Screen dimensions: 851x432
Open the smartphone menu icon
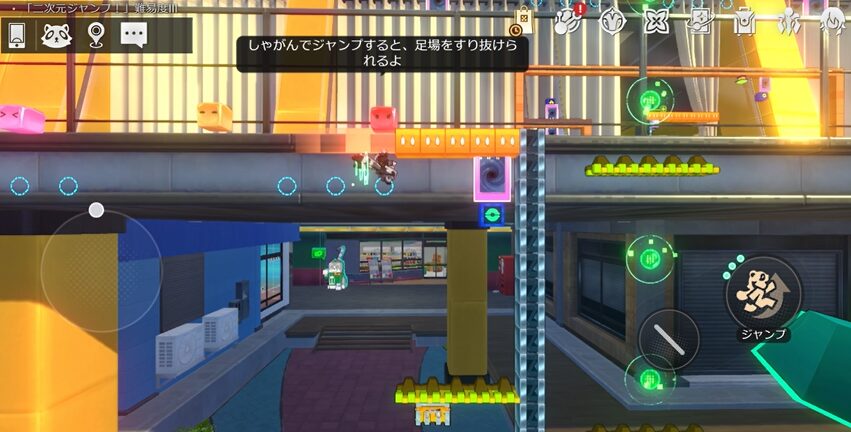click(17, 35)
